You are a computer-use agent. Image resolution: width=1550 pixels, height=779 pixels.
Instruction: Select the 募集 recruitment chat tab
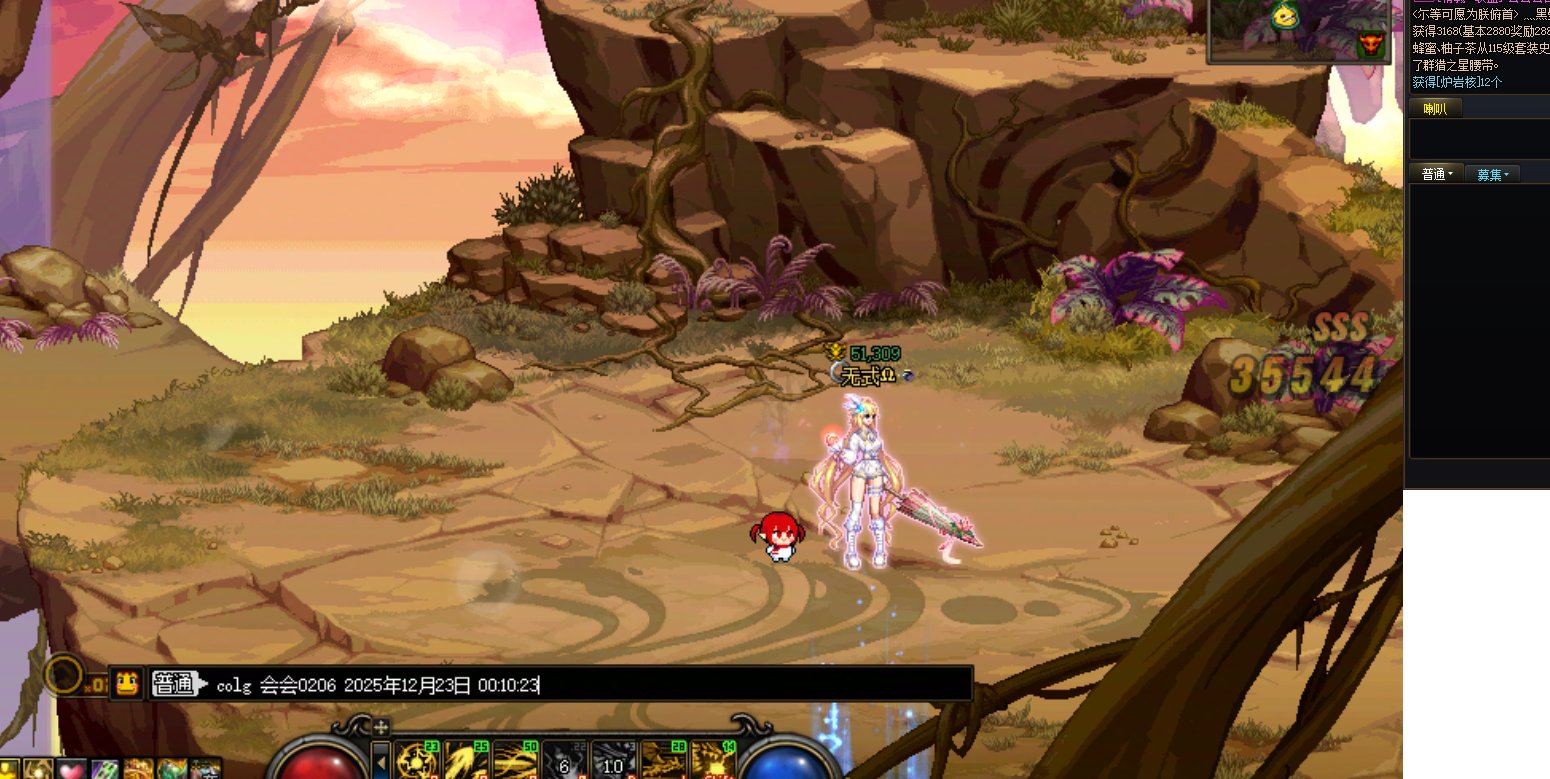pos(1492,174)
